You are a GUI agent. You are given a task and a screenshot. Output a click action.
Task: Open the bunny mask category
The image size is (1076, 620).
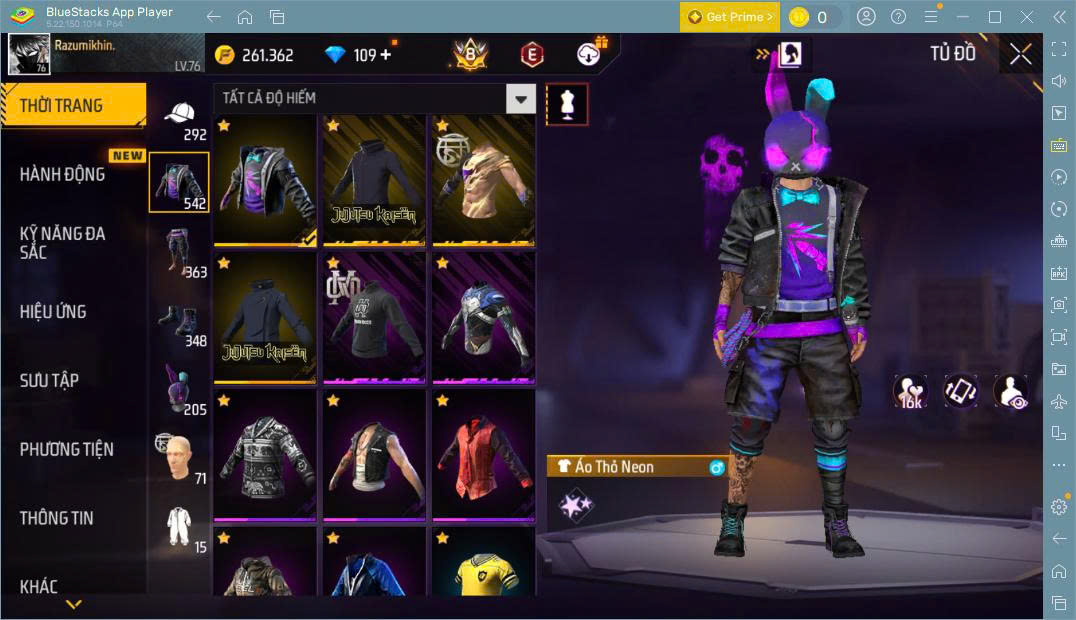pyautogui.click(x=180, y=390)
